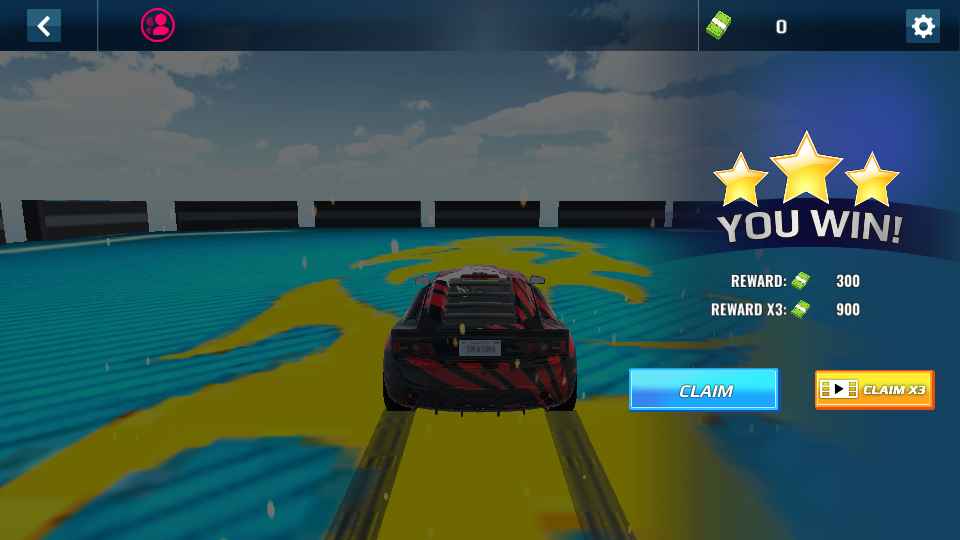The height and width of the screenshot is (540, 960).
Task: Claim the 300 reward
Action: (703, 390)
